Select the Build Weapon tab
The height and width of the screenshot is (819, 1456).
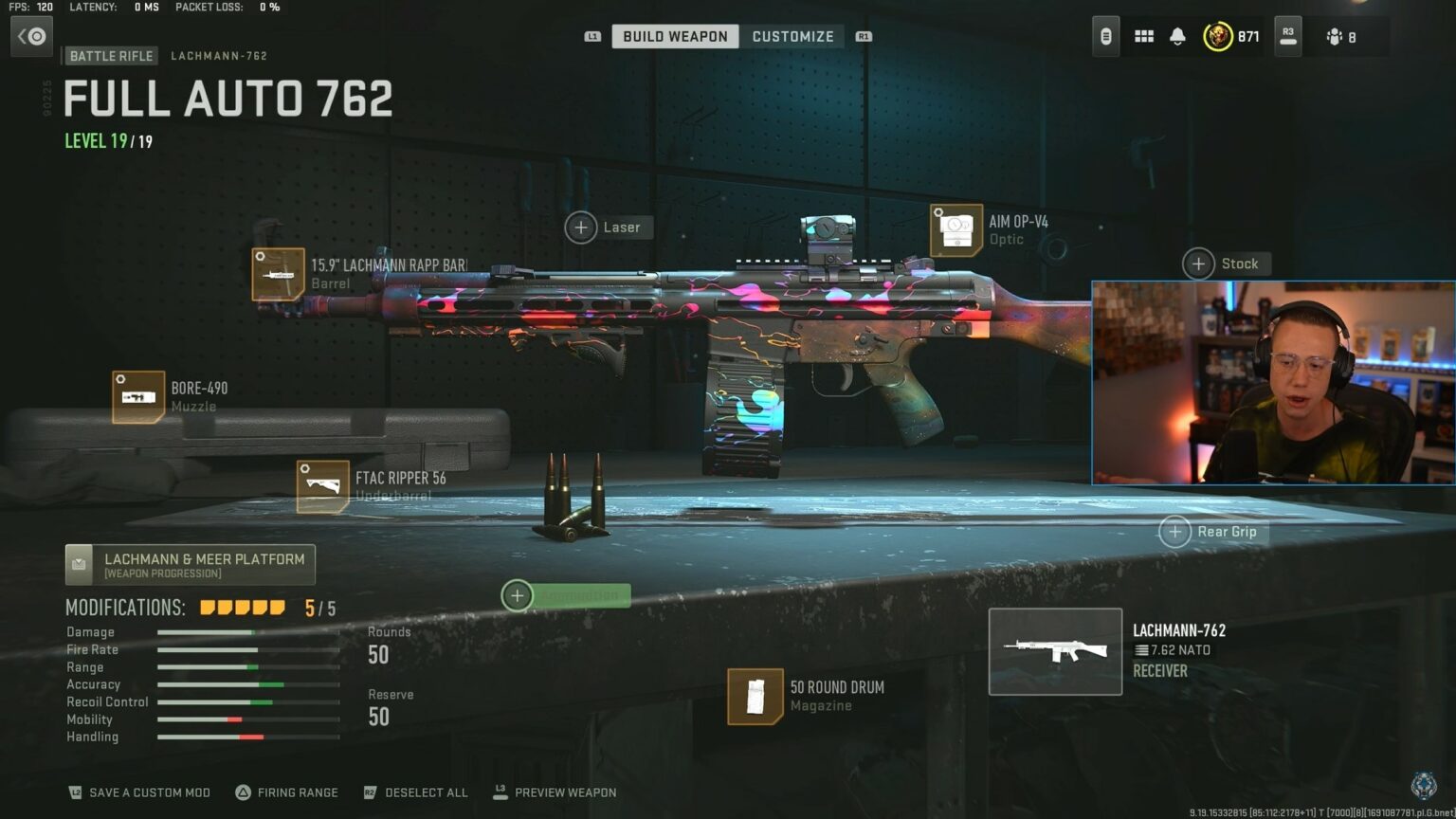[x=674, y=36]
